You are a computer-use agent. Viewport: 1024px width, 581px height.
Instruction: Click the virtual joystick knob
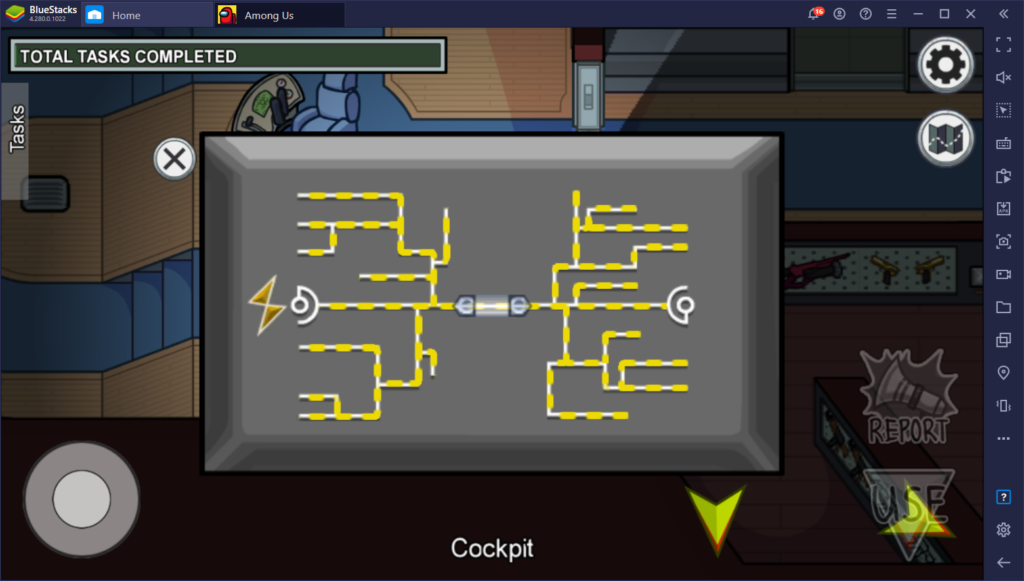81,498
